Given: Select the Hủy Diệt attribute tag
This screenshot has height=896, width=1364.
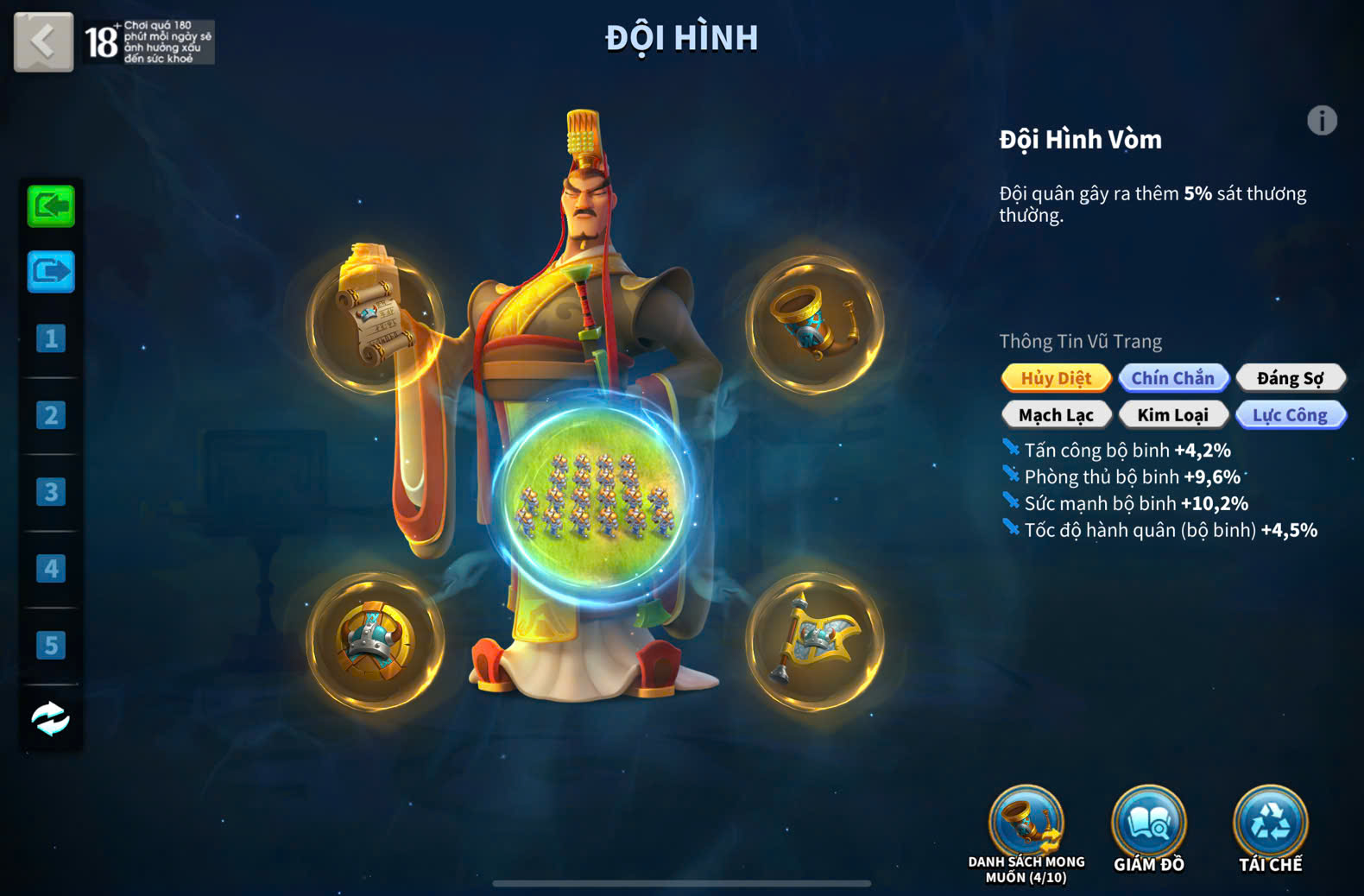Looking at the screenshot, I should 1056,378.
